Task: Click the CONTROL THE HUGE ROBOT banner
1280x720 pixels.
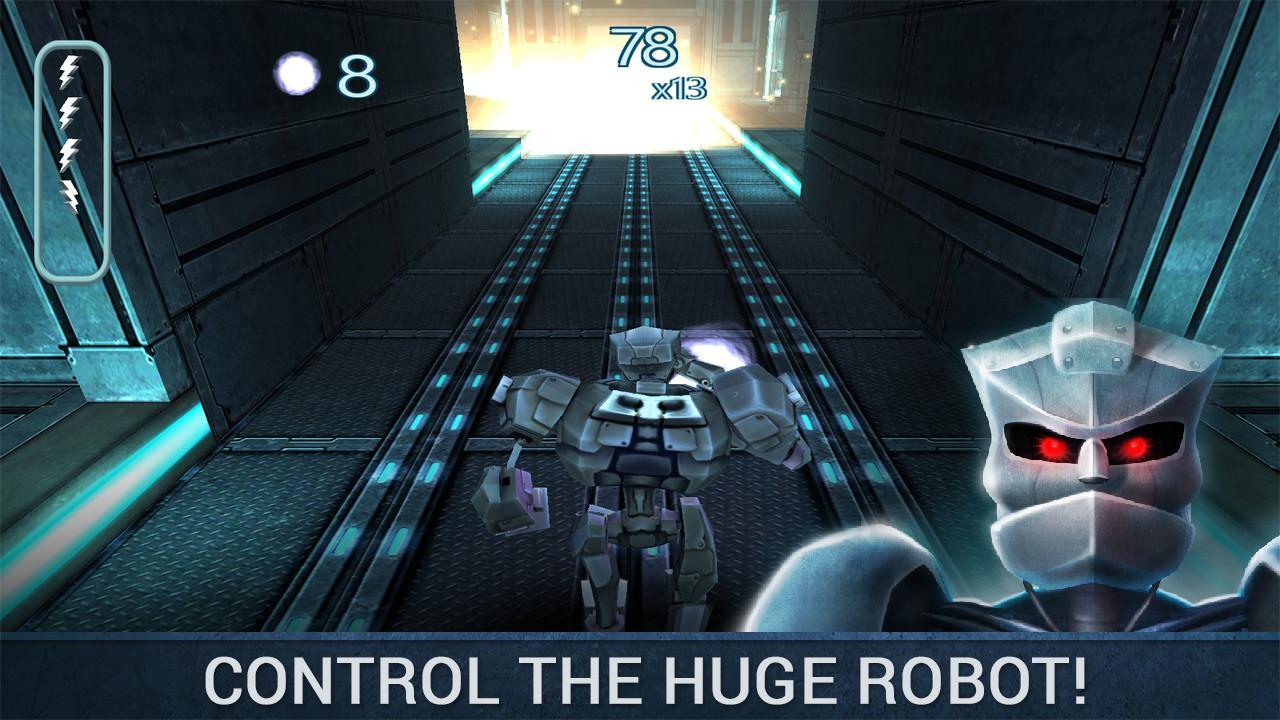Action: pos(640,678)
